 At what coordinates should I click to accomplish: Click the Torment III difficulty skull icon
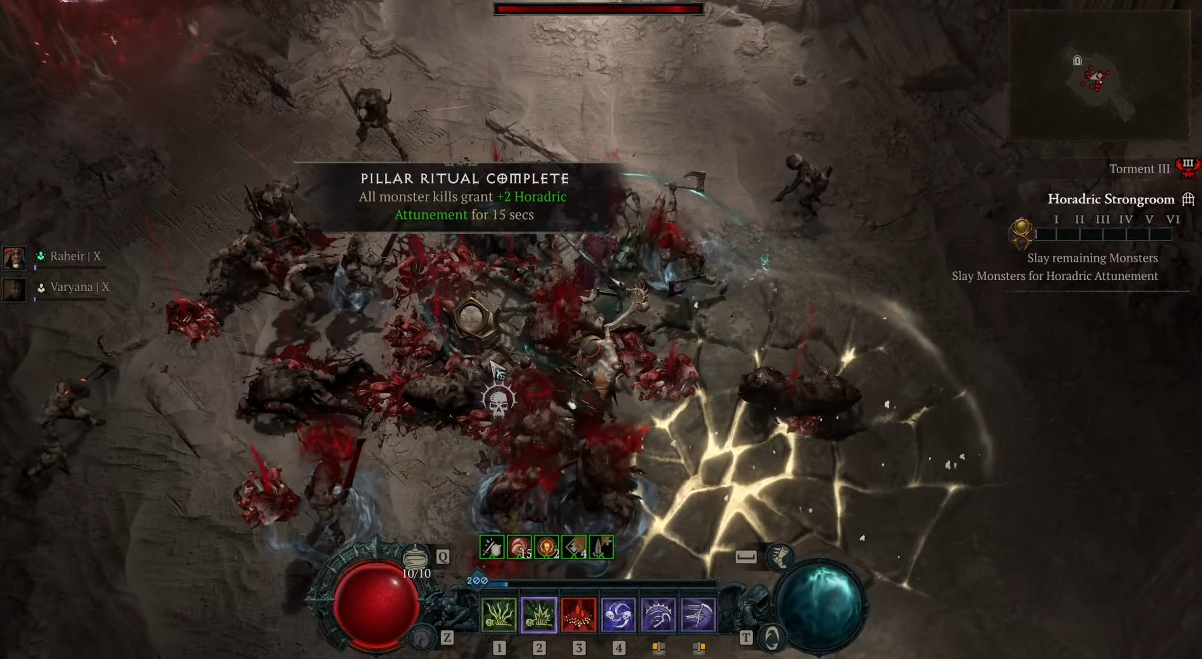[x=1187, y=168]
